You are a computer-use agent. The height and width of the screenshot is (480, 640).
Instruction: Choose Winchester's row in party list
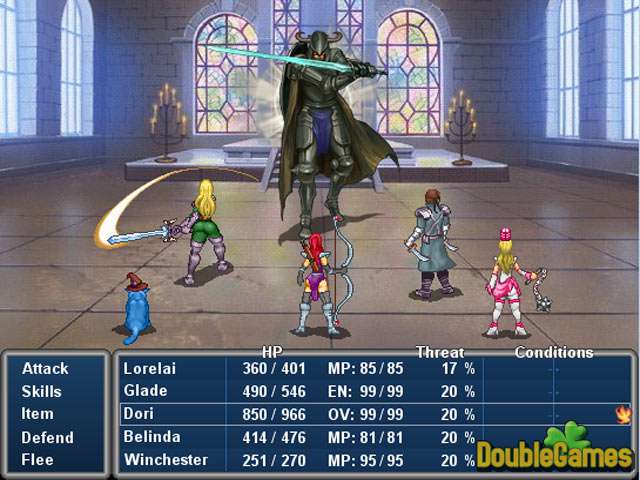(x=300, y=460)
